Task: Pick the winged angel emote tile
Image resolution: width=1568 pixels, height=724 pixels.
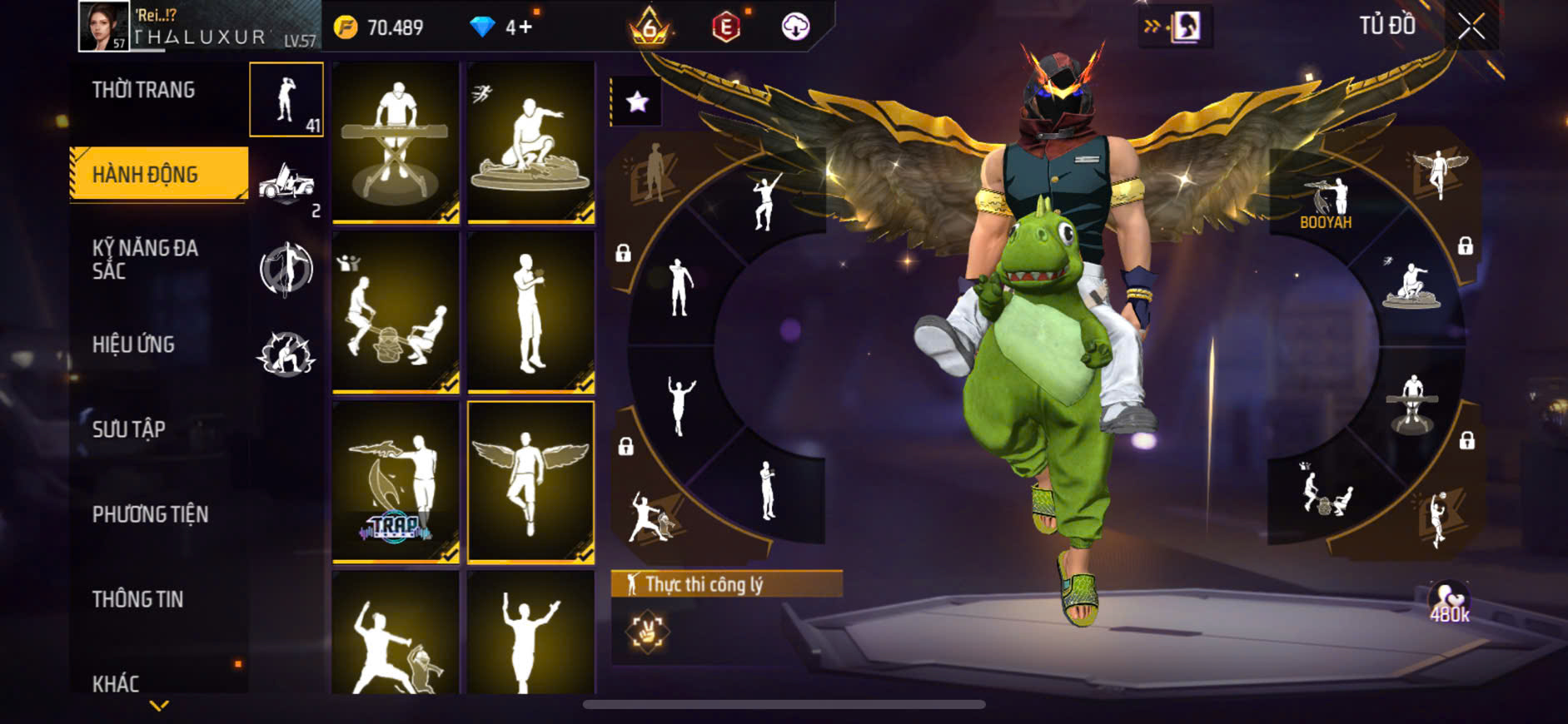Action: click(530, 482)
